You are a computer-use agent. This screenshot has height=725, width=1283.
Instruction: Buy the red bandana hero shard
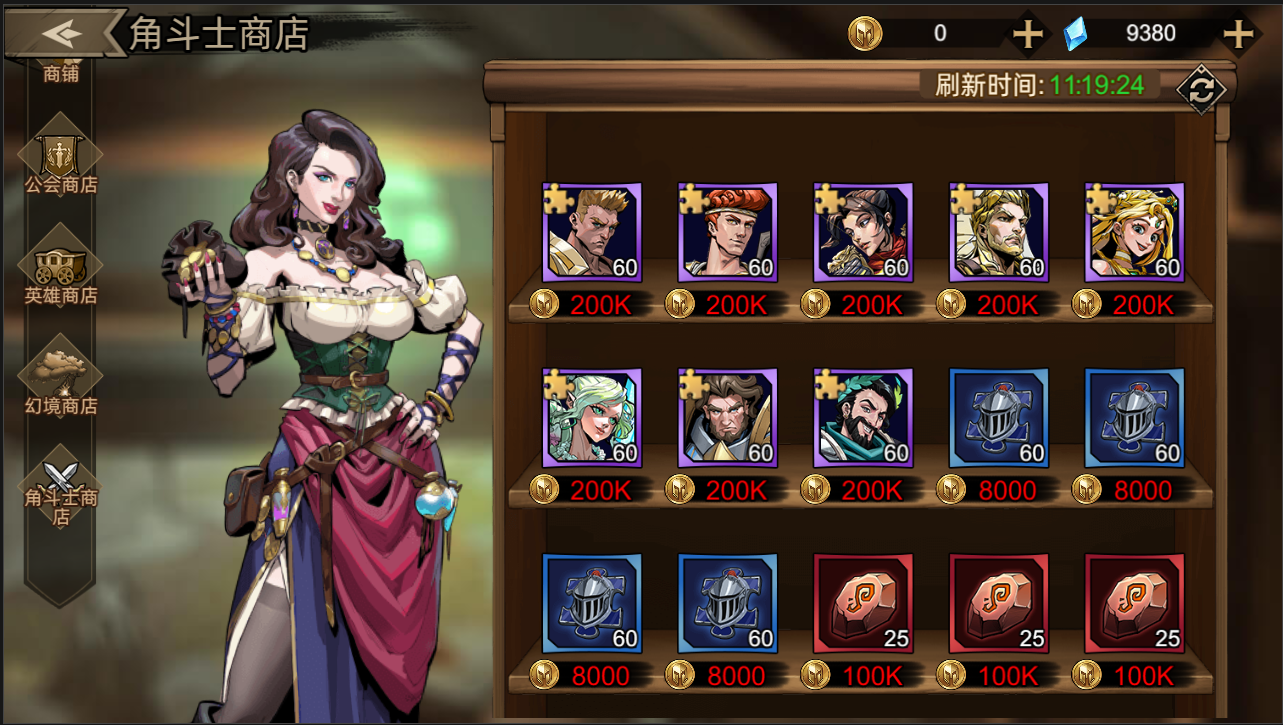click(x=727, y=233)
